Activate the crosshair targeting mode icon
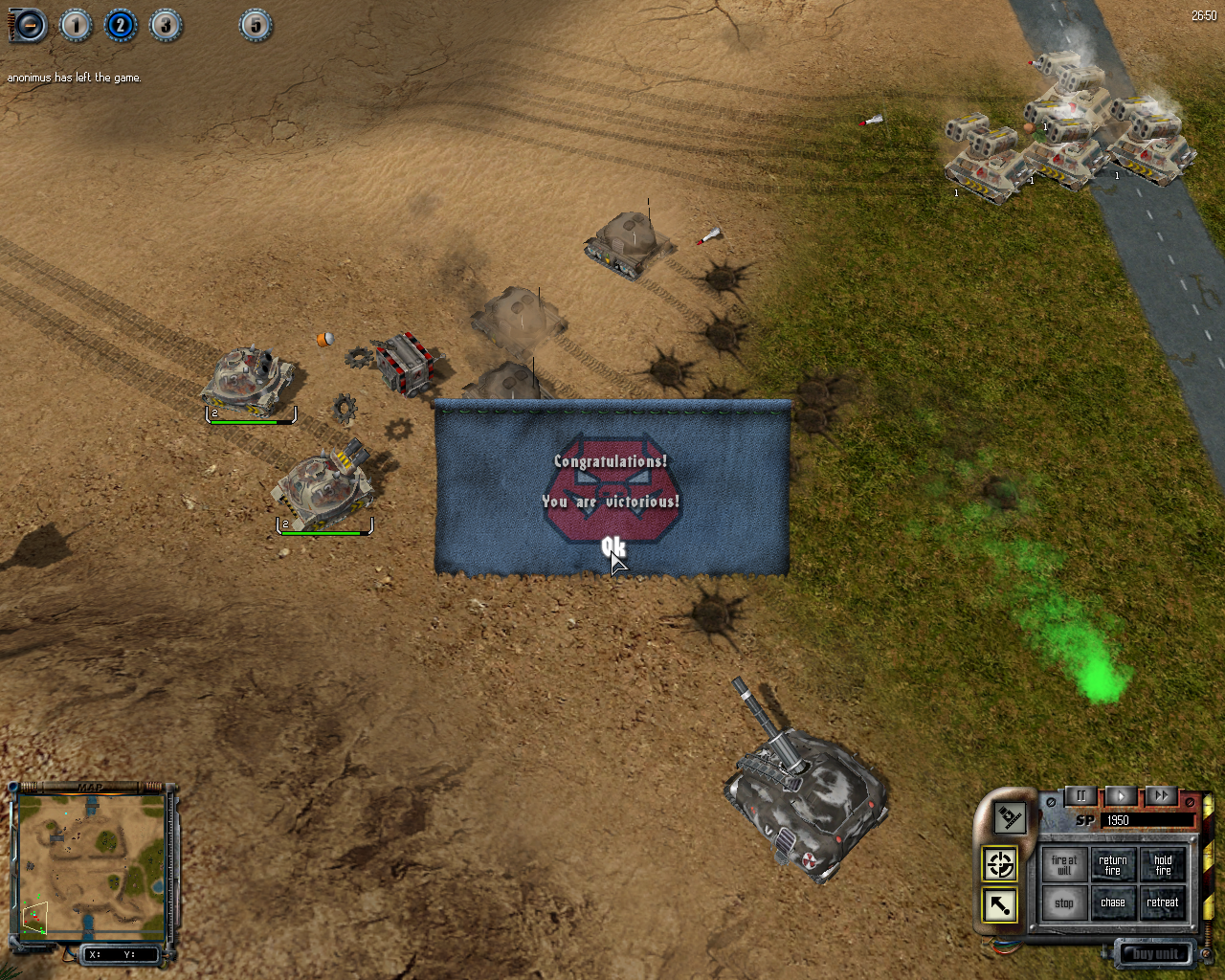Image resolution: width=1225 pixels, height=980 pixels. 1000,864
